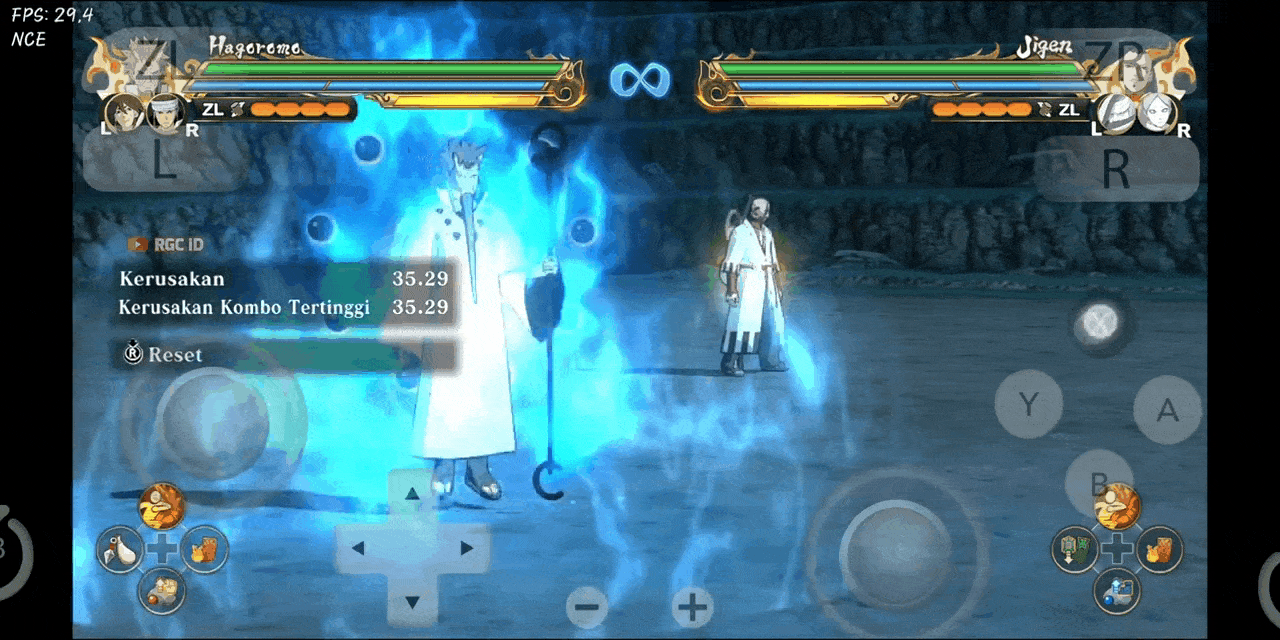The width and height of the screenshot is (1280, 640).
Task: Tap the virtual D-pad down arrow
Action: (x=411, y=602)
